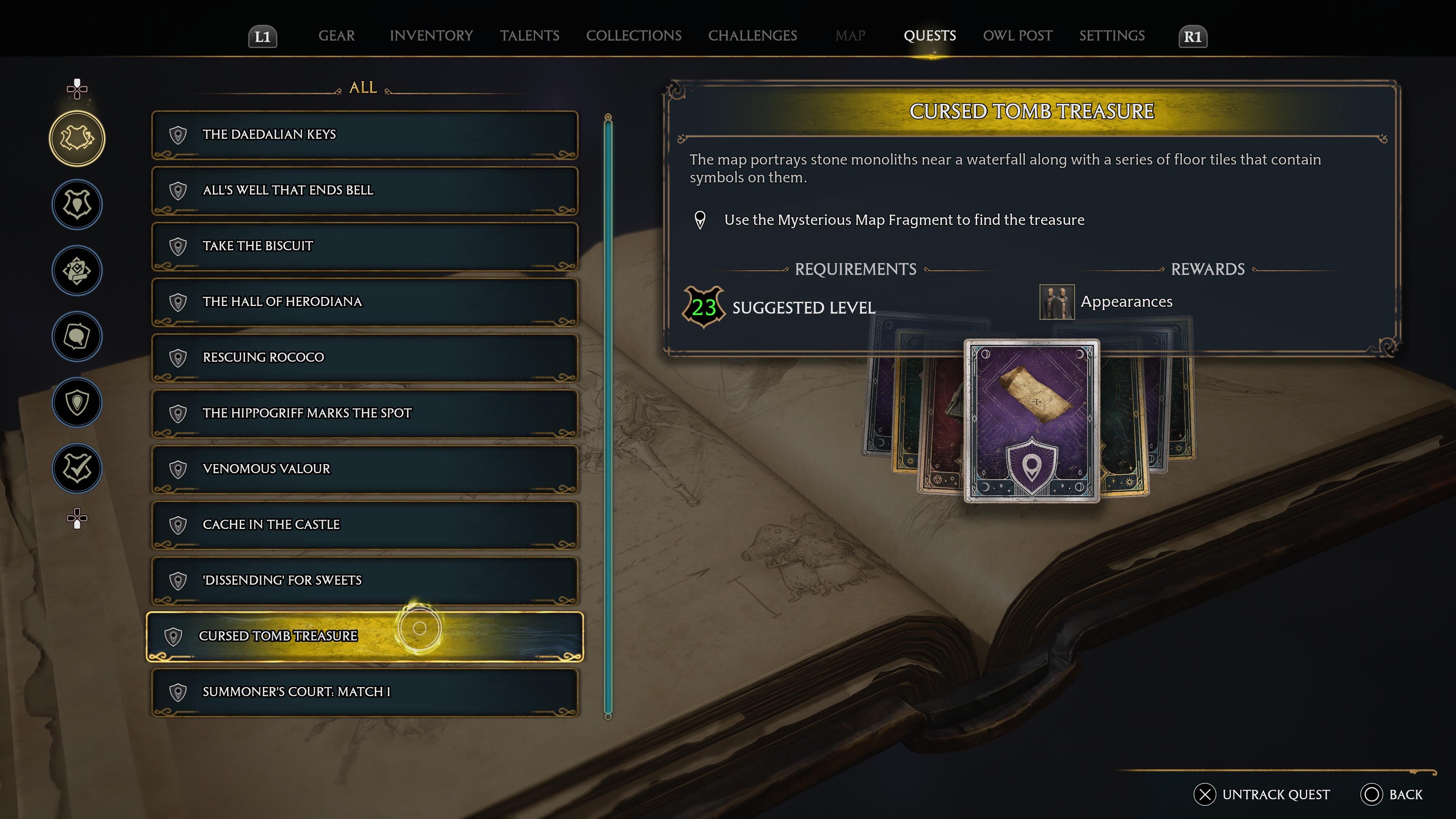Switch to the Owl Post tab

1017,36
